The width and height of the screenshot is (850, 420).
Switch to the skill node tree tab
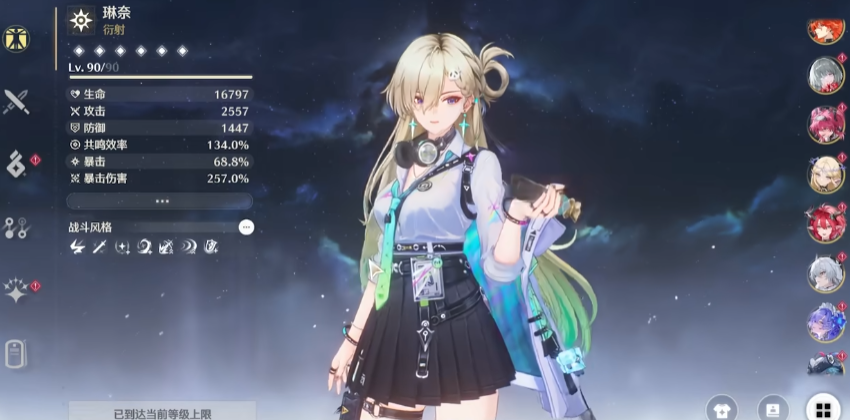17,227
